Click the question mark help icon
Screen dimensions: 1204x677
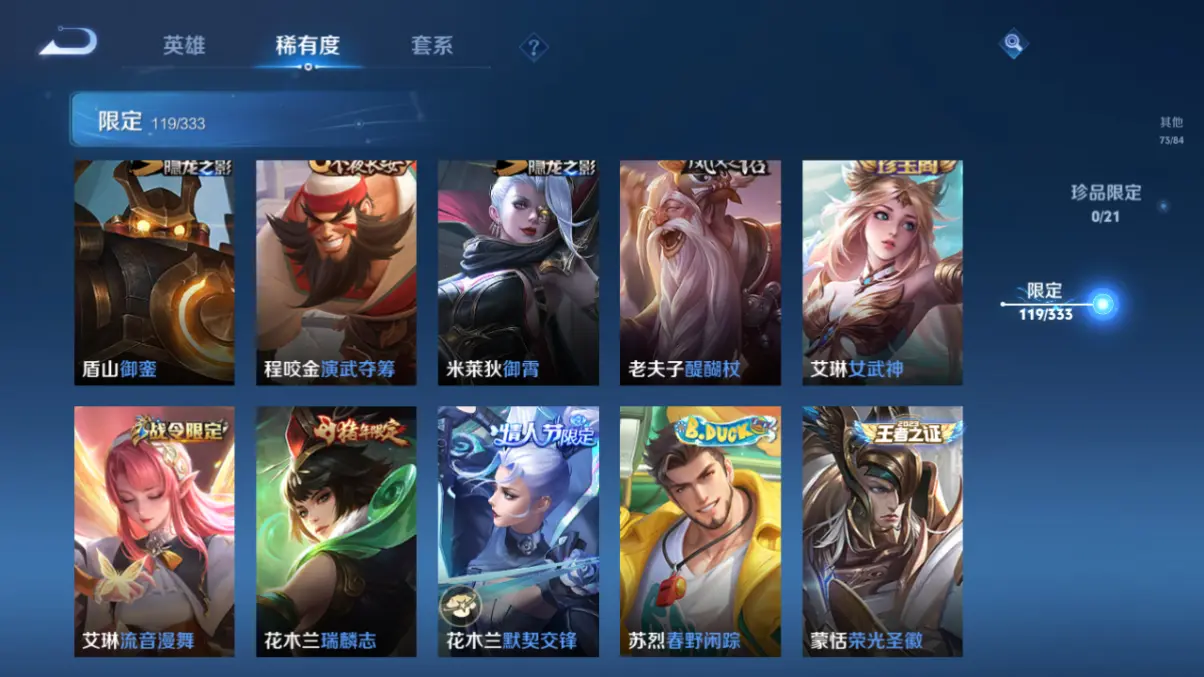coord(534,47)
